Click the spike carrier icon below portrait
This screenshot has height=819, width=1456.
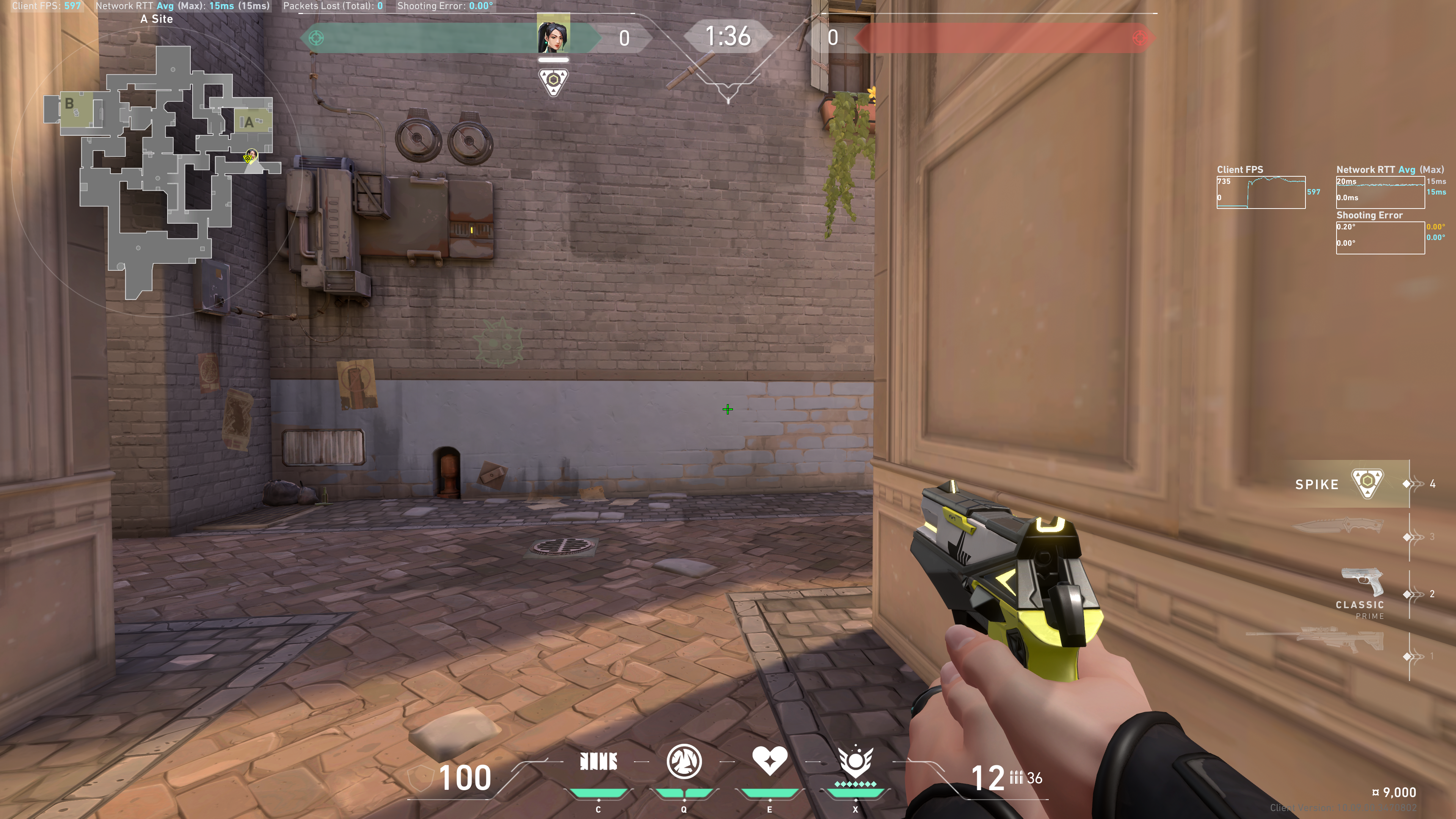tap(553, 82)
